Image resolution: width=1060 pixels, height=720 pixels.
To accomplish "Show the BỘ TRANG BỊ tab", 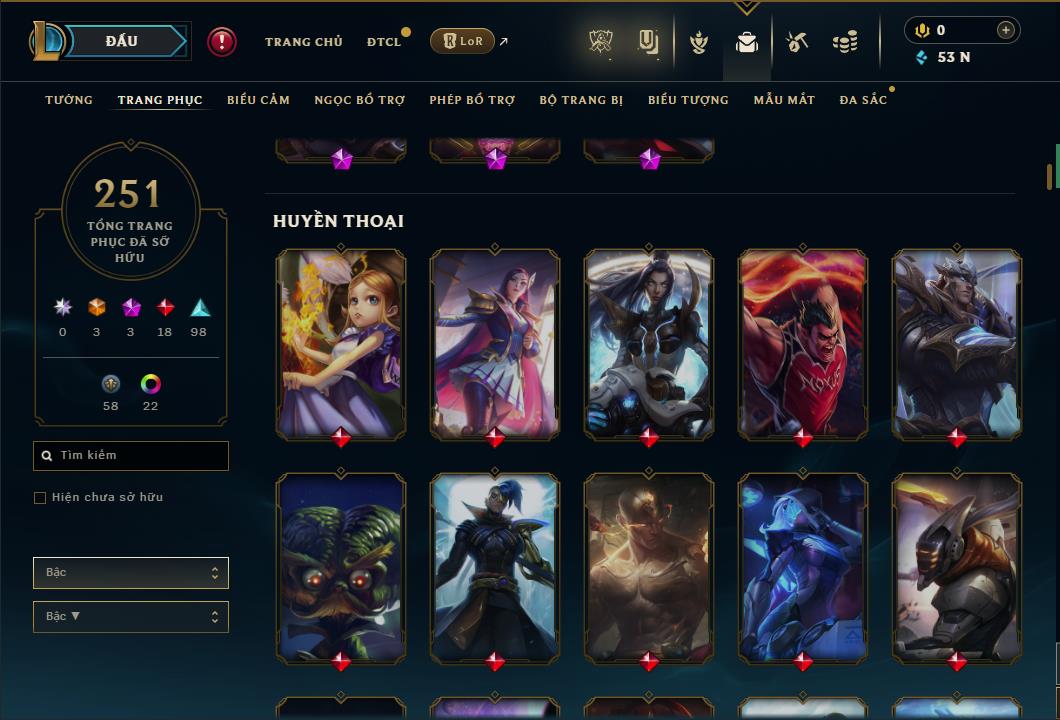I will click(x=581, y=100).
